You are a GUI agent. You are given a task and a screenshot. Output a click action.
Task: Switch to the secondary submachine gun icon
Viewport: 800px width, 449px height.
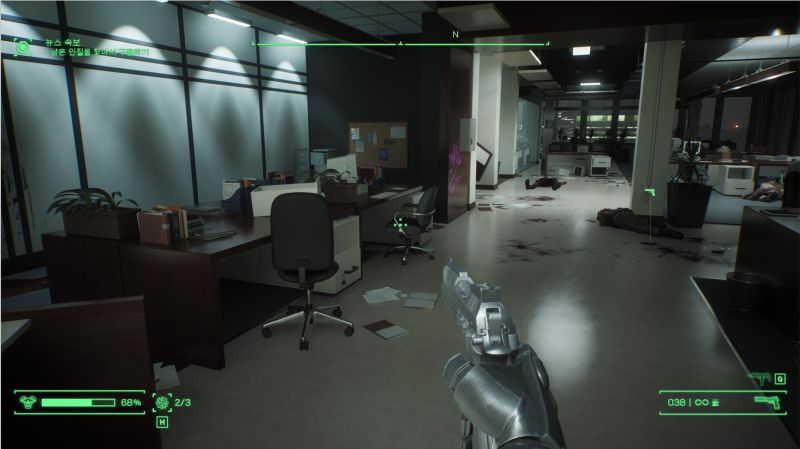pos(757,378)
